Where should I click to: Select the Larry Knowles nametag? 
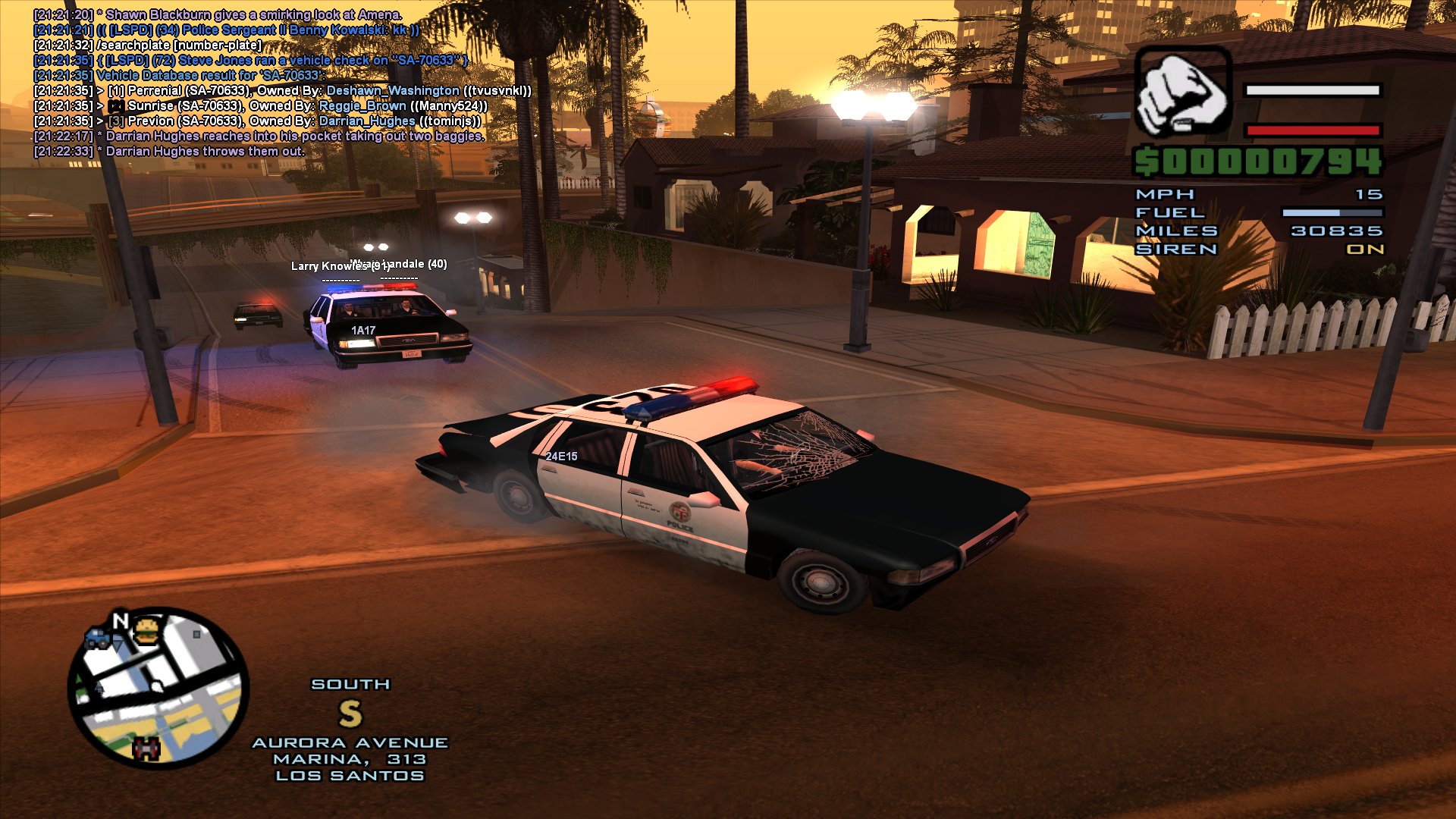[329, 266]
